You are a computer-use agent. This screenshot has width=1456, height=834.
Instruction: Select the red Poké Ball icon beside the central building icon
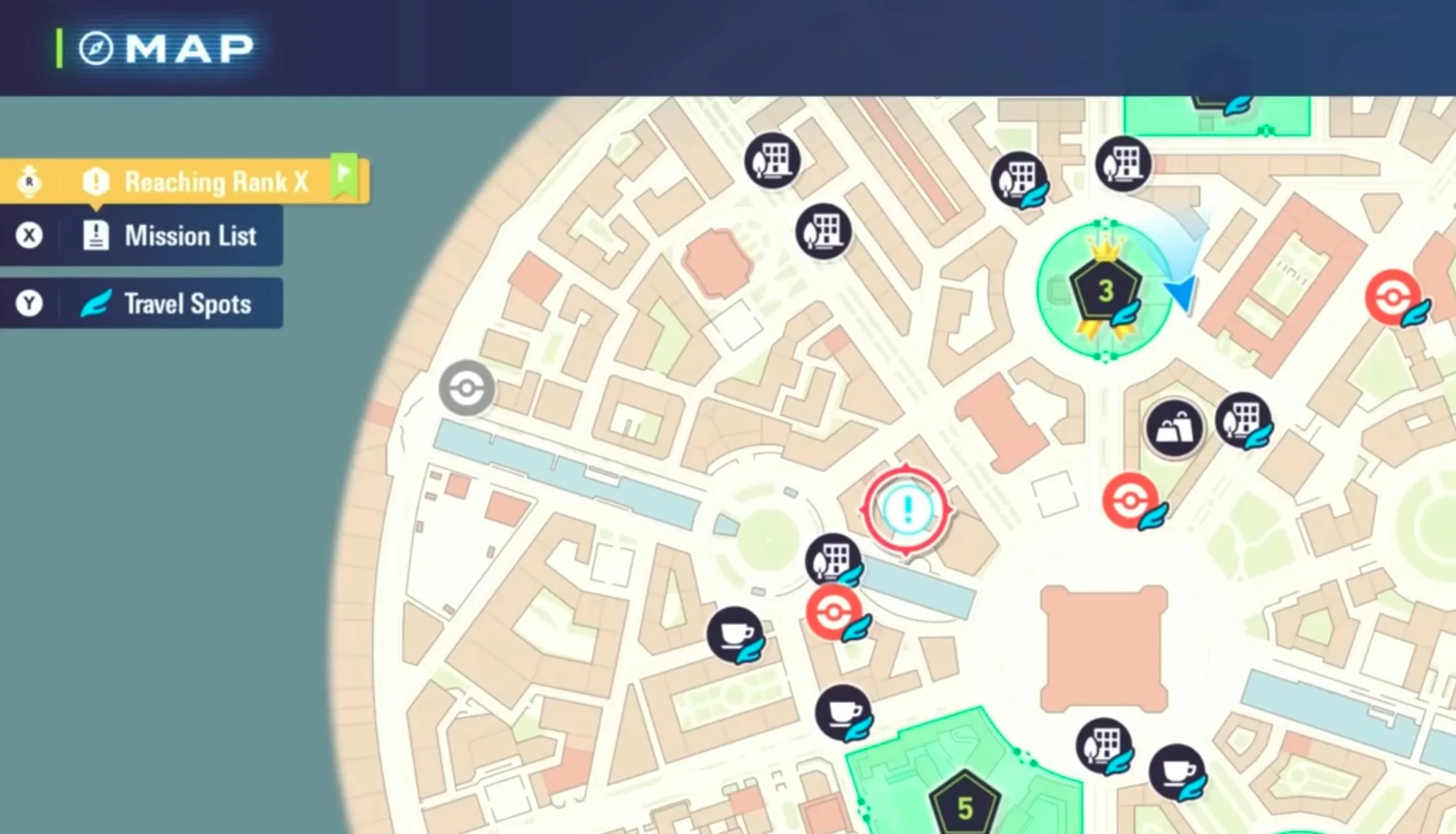(835, 612)
